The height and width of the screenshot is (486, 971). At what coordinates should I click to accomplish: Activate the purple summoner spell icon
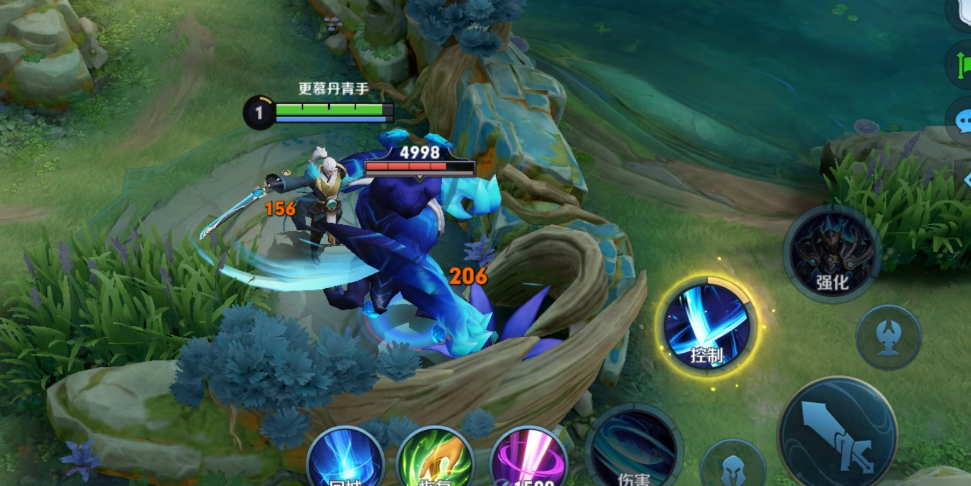pyautogui.click(x=529, y=460)
